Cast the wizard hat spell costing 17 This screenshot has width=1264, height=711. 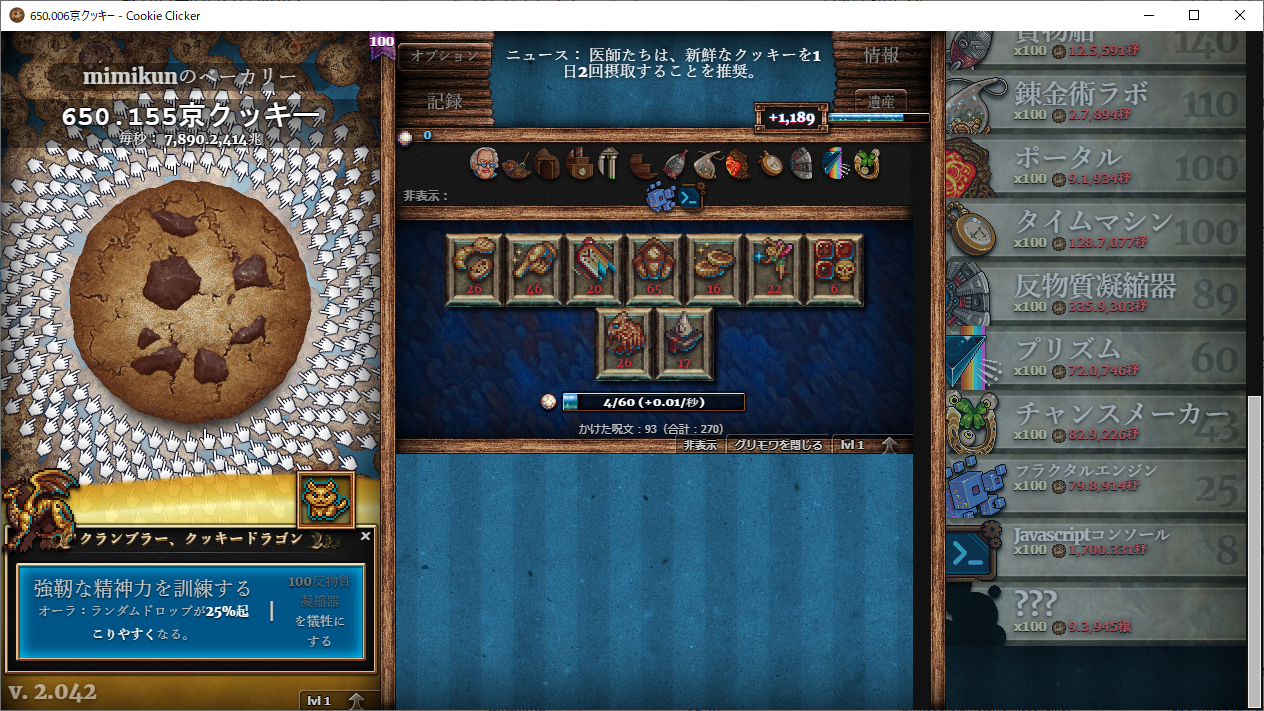[684, 343]
